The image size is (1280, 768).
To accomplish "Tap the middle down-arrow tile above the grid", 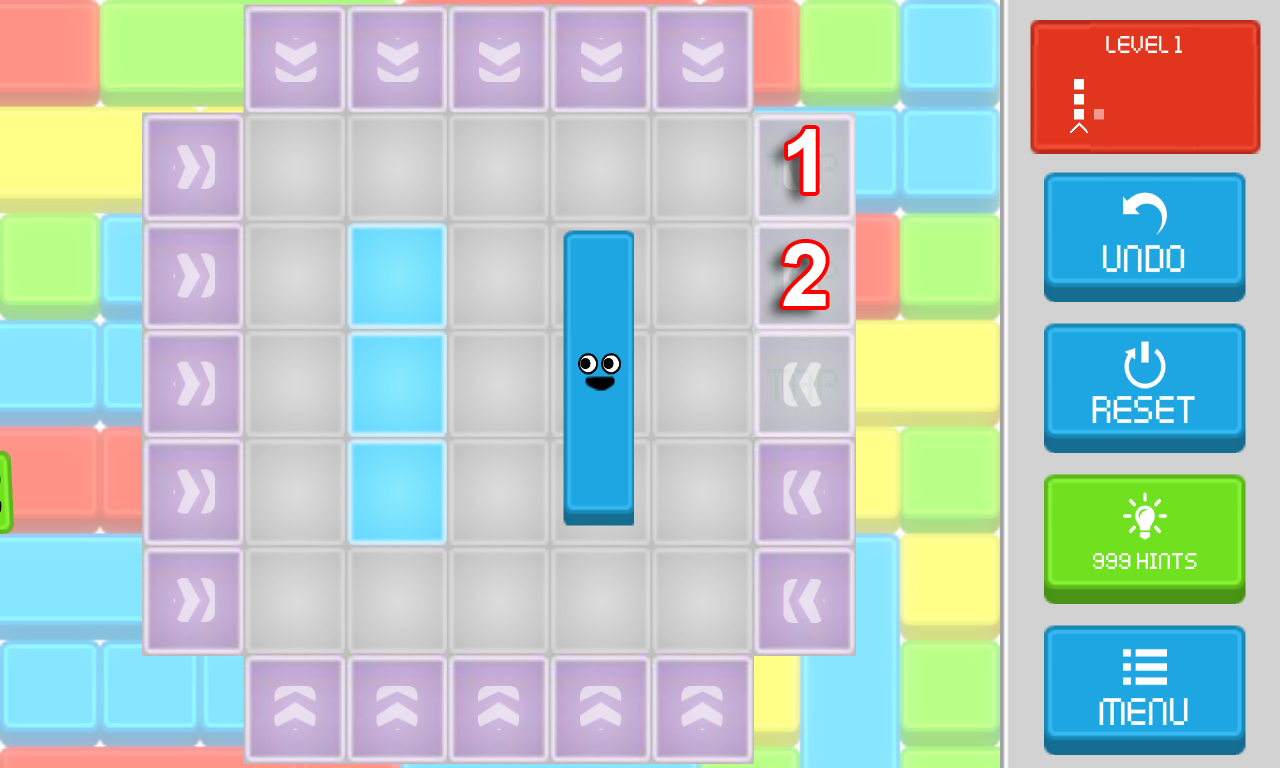I will 498,58.
